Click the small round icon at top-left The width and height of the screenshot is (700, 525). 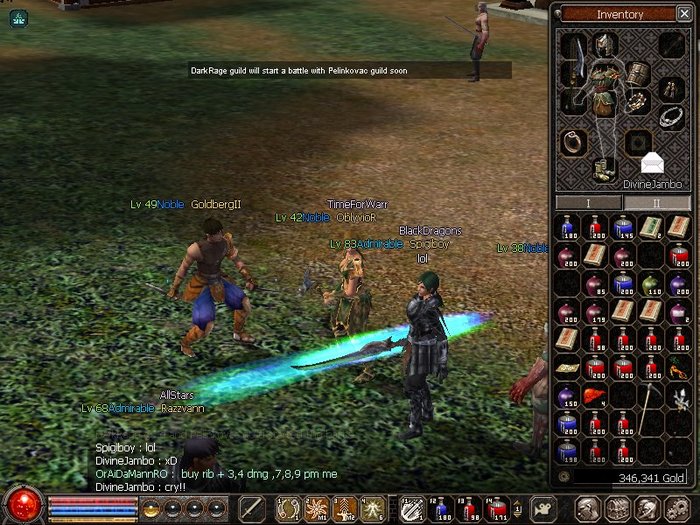(19, 18)
